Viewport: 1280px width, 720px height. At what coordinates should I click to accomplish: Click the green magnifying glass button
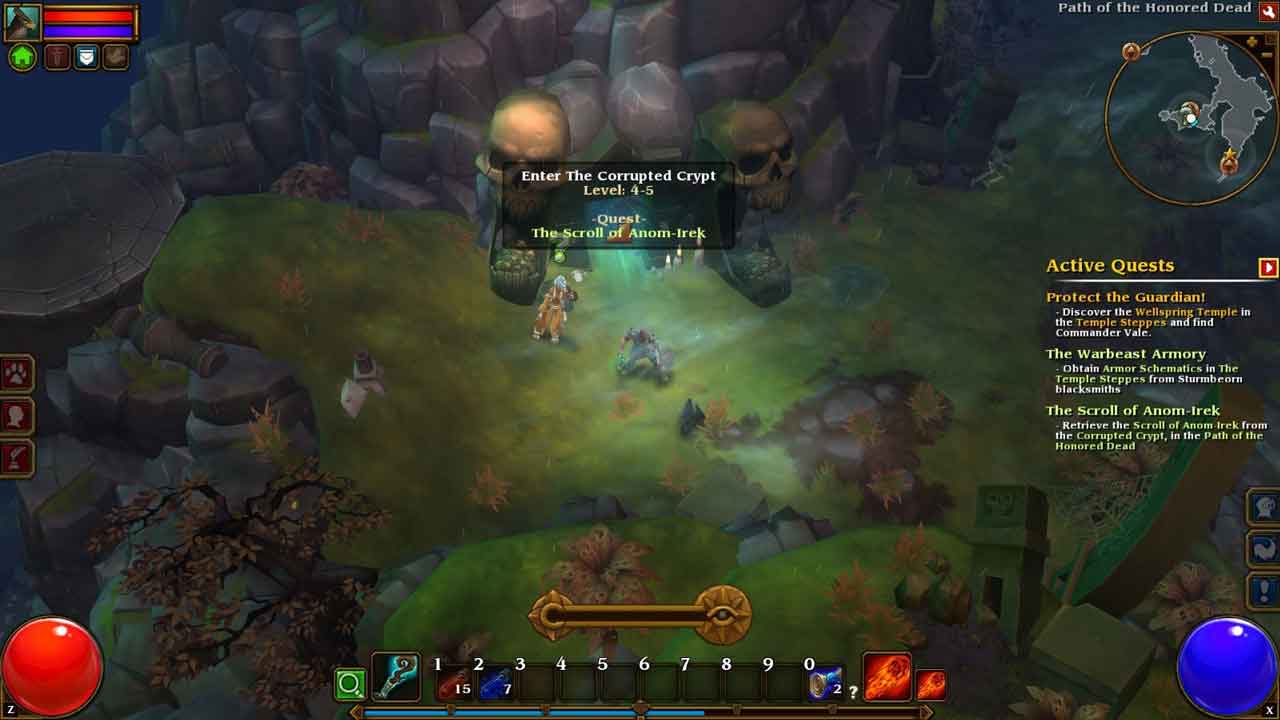[x=350, y=685]
